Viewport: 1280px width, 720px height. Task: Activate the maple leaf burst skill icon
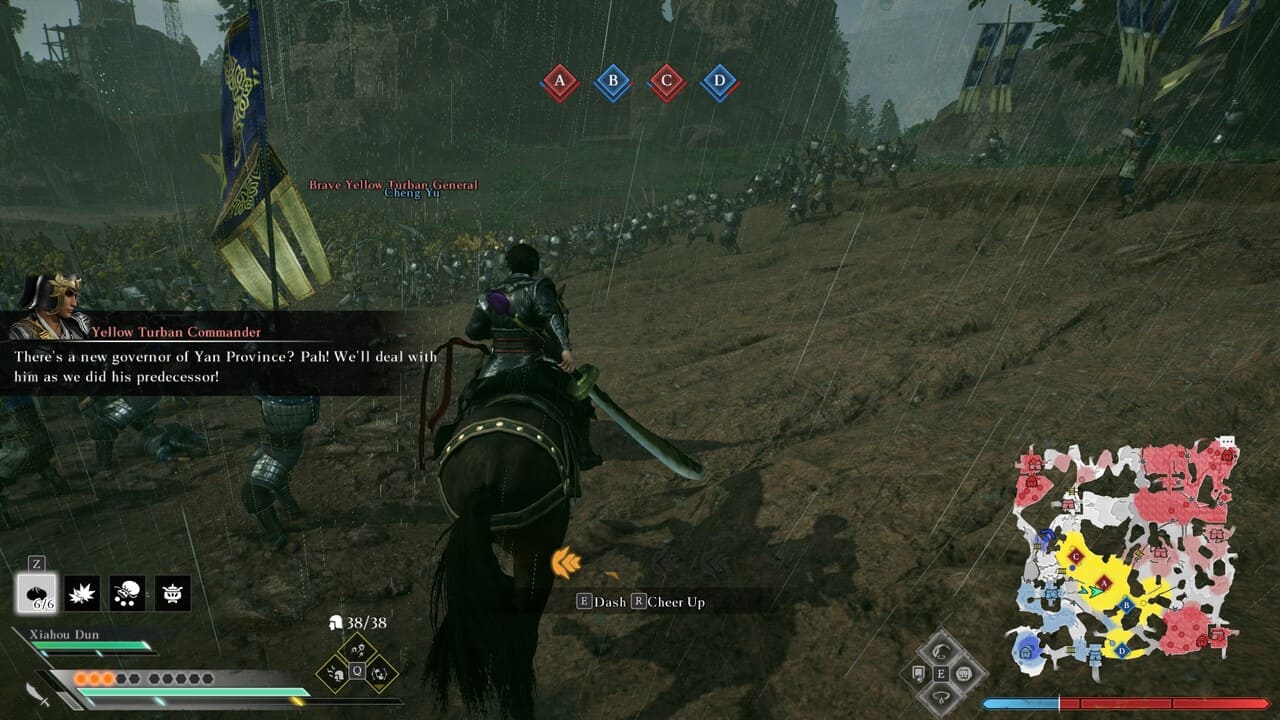click(x=82, y=594)
